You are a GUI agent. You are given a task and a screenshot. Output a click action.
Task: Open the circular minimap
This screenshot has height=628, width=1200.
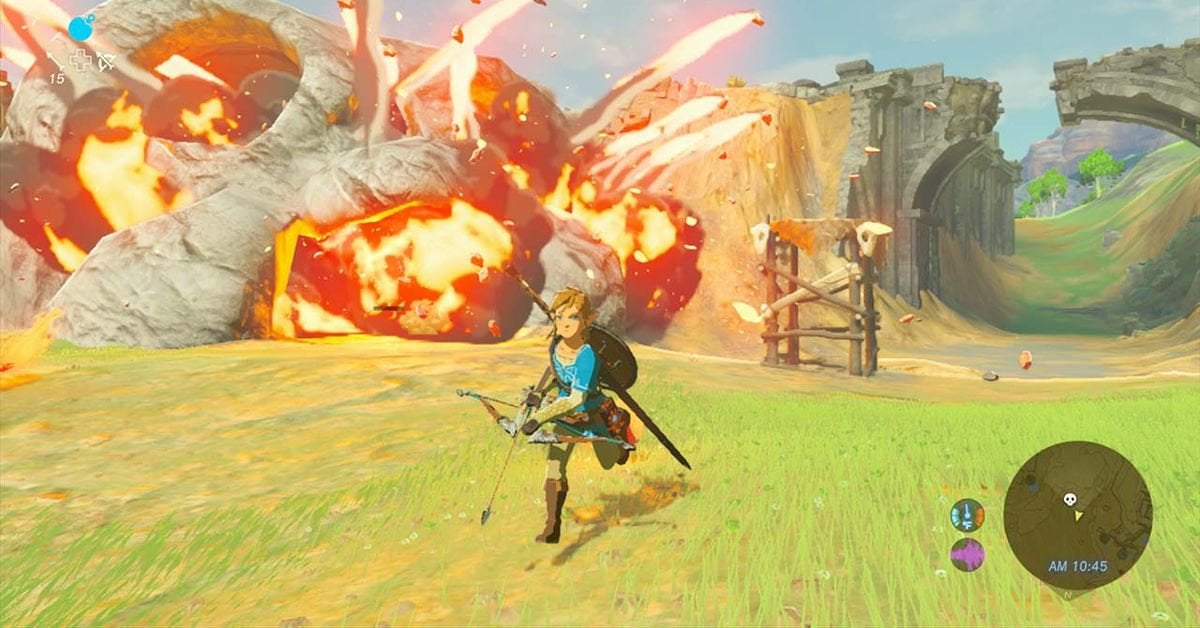pyautogui.click(x=1077, y=515)
